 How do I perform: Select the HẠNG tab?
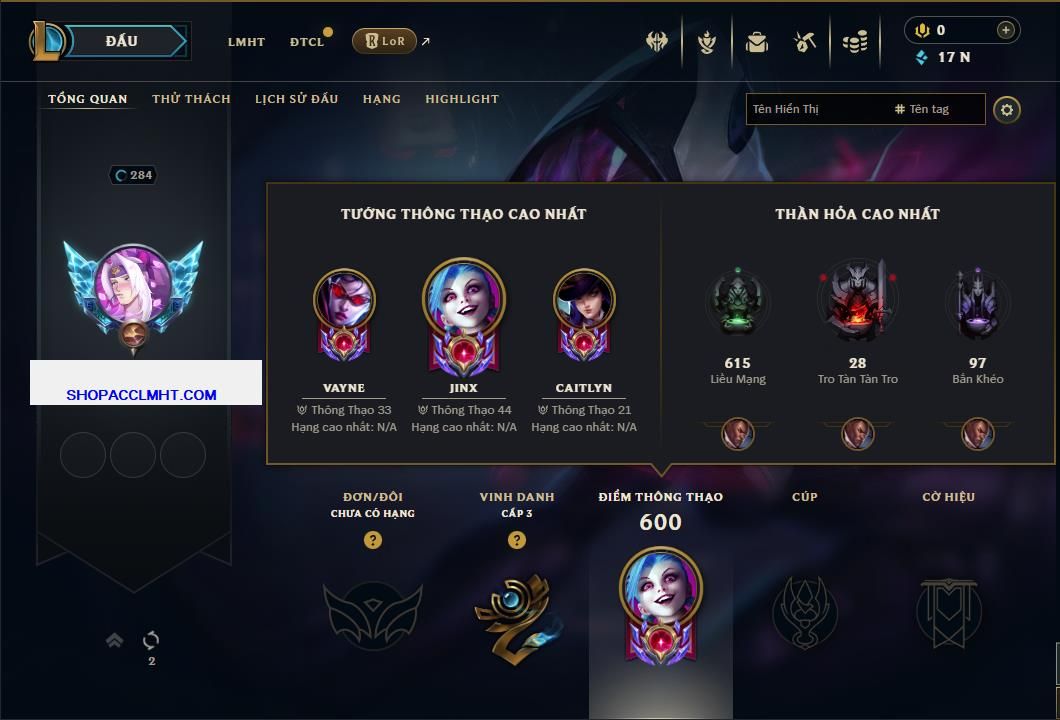click(381, 99)
